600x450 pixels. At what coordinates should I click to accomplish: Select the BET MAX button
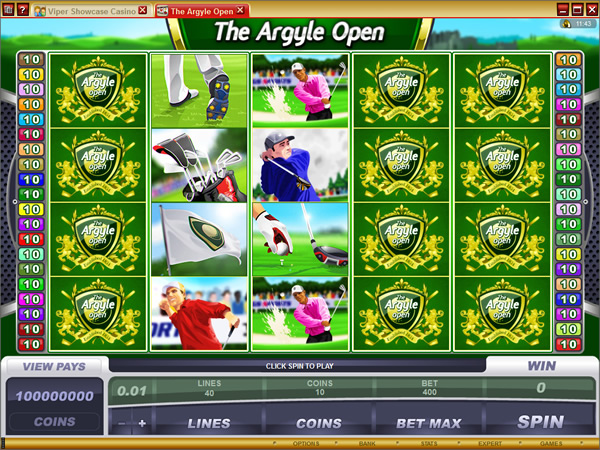428,423
